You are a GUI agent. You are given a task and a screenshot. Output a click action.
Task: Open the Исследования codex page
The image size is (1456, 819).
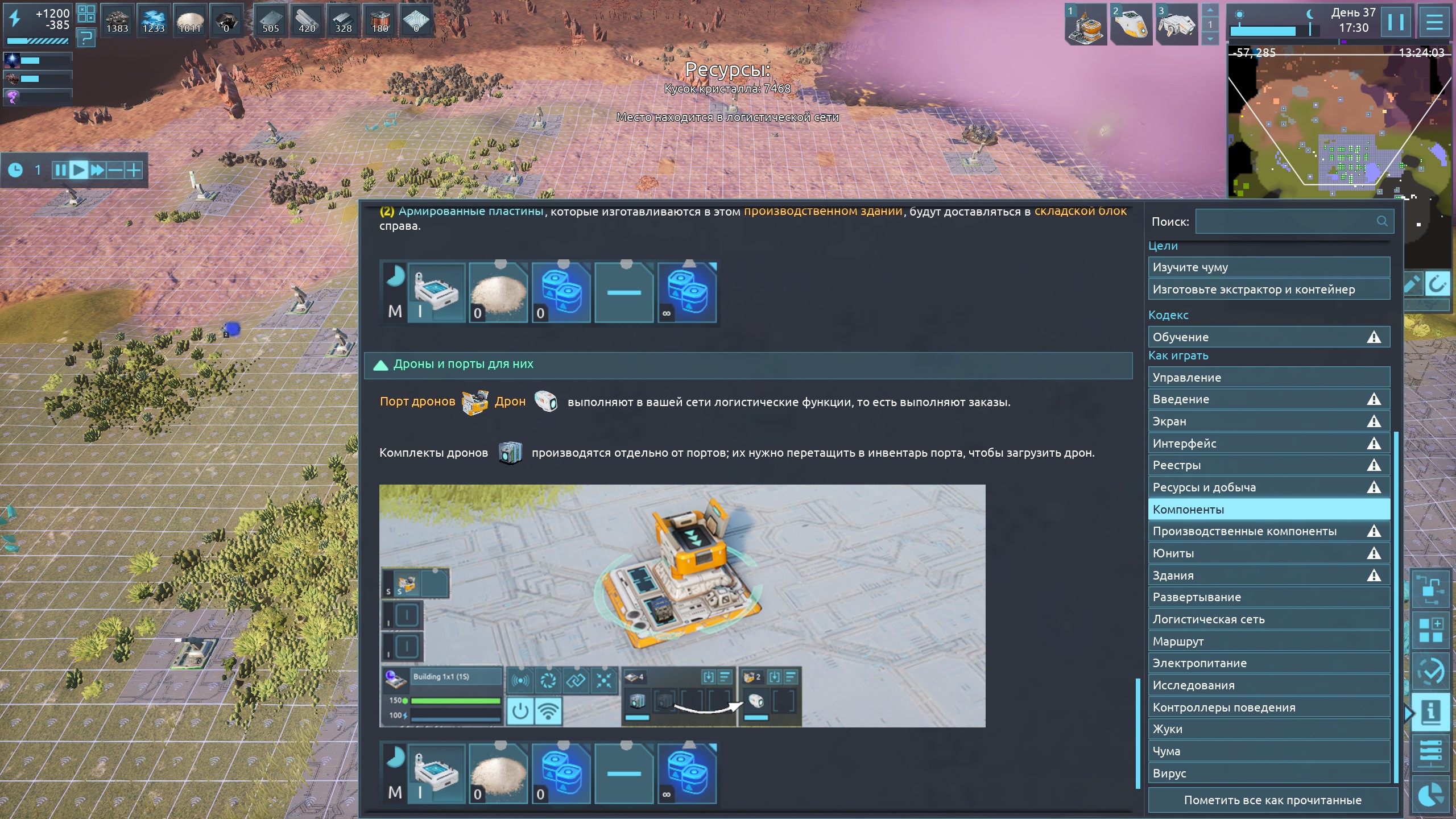click(1268, 685)
